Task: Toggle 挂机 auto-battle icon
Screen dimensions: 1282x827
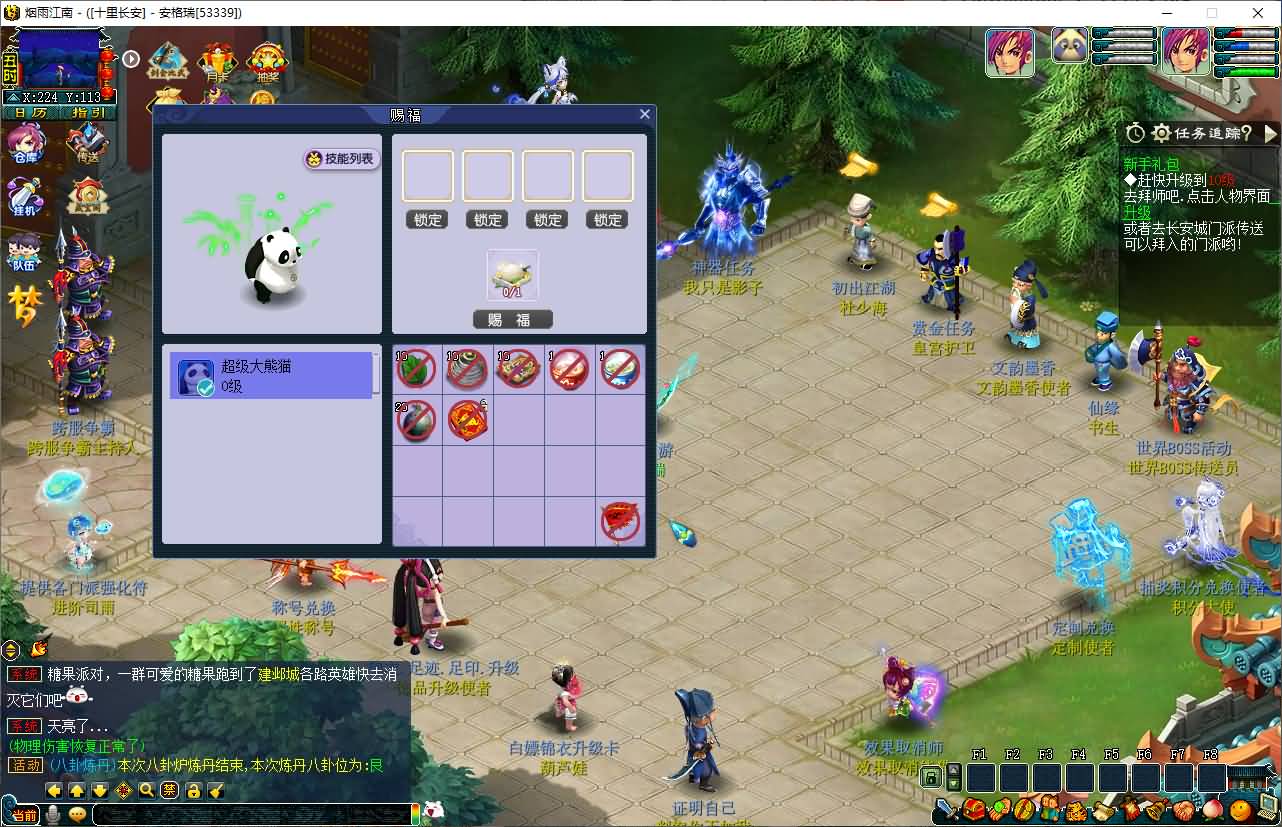Action: tap(26, 196)
